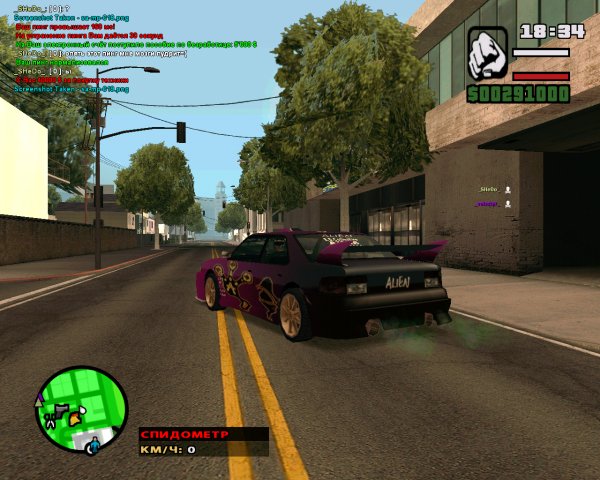Click the fist weapon icon

click(x=487, y=53)
